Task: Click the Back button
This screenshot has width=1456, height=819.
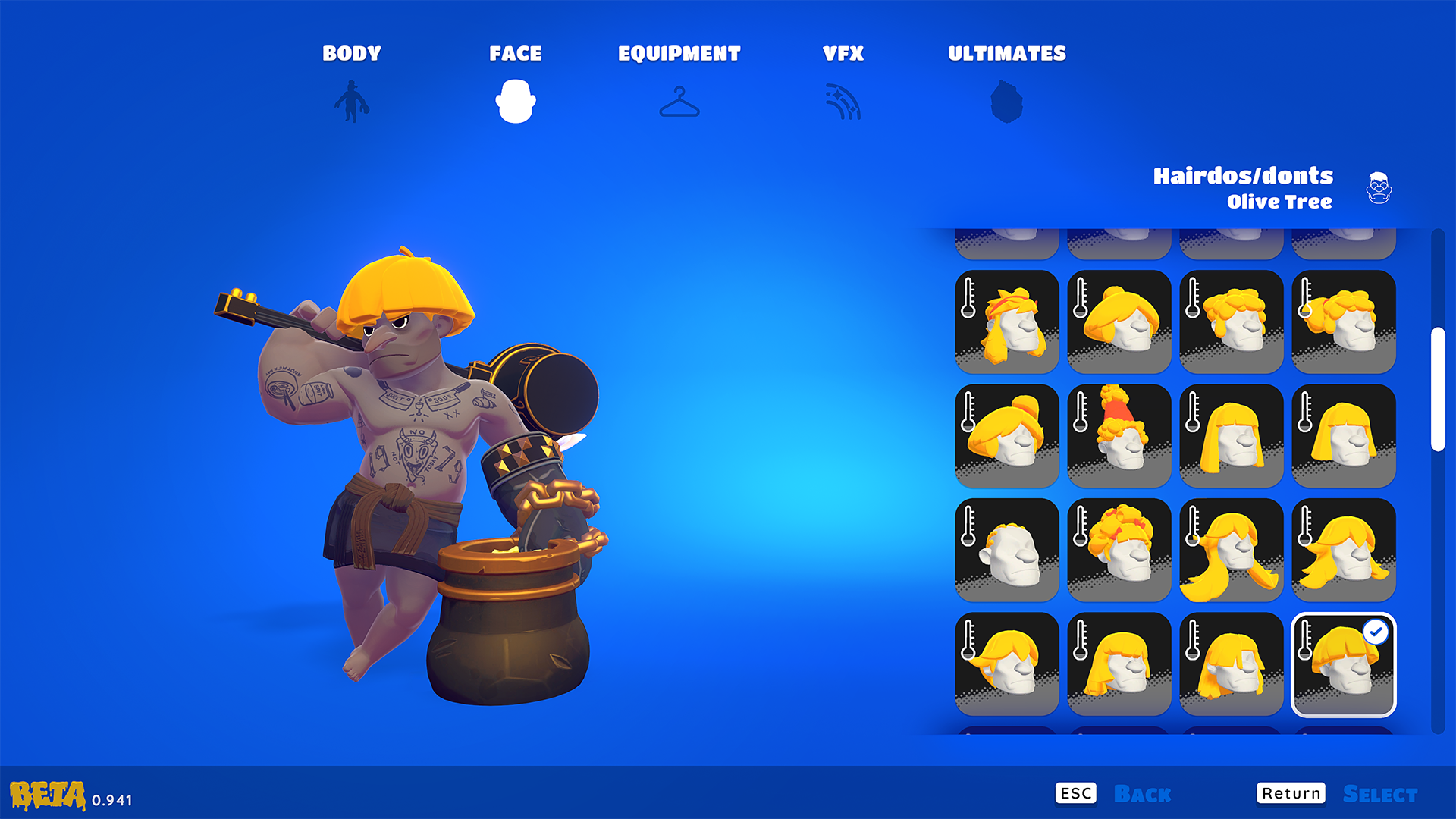Action: [1141, 793]
